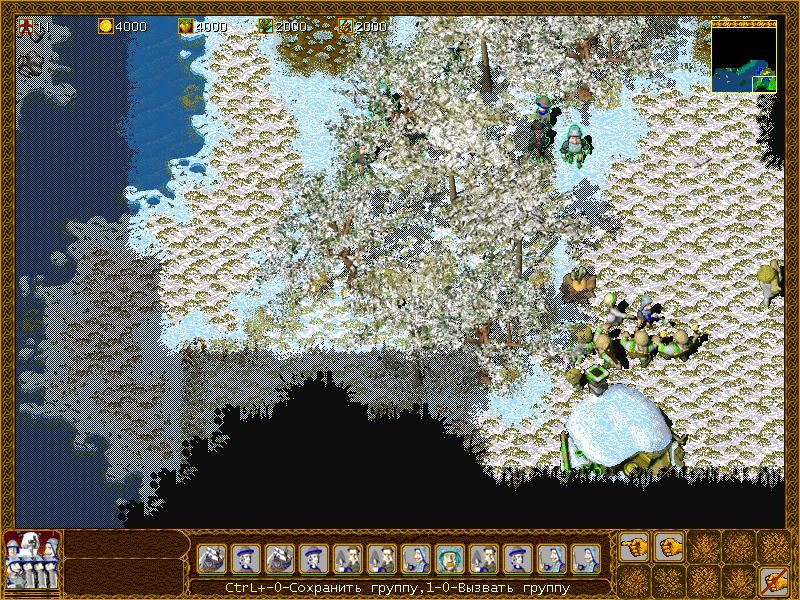Select the crossed-out fist command

(x=770, y=580)
